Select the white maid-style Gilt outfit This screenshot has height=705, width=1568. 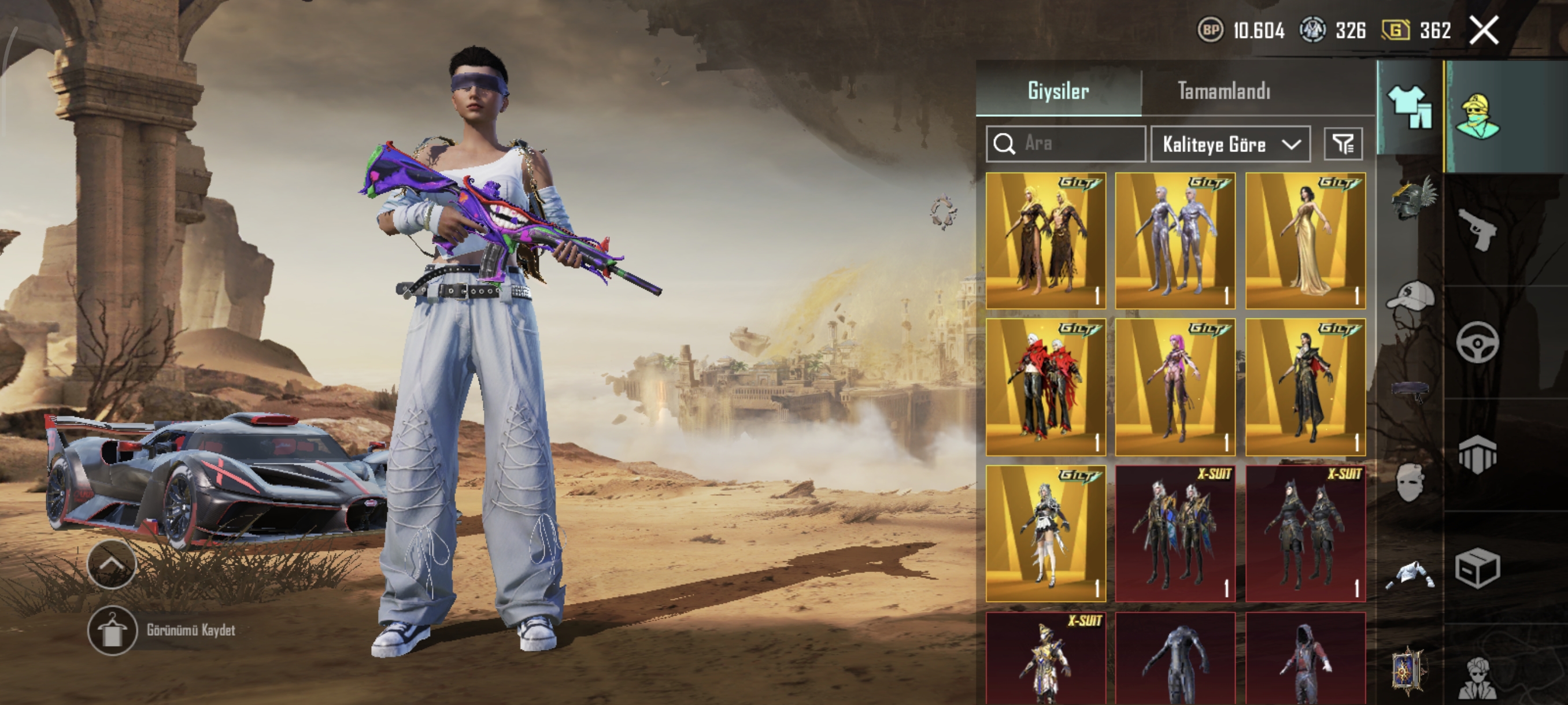[1045, 533]
